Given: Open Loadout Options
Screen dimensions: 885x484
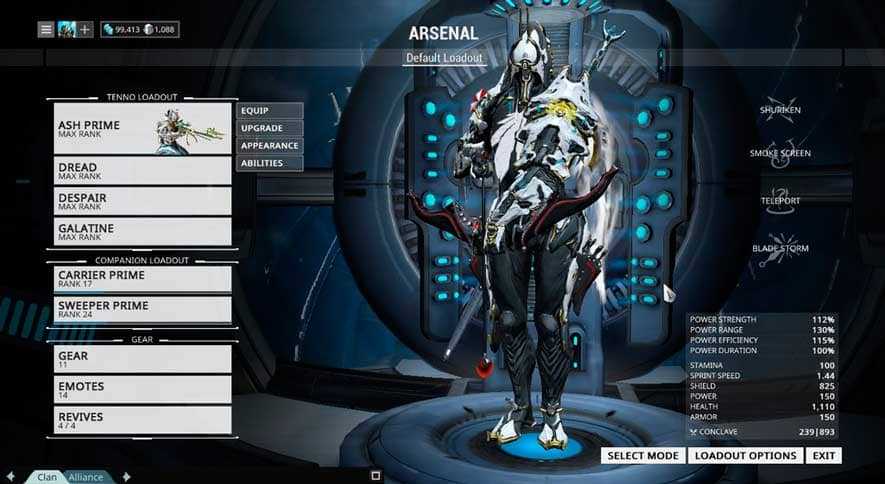Looking at the screenshot, I should pyautogui.click(x=746, y=456).
